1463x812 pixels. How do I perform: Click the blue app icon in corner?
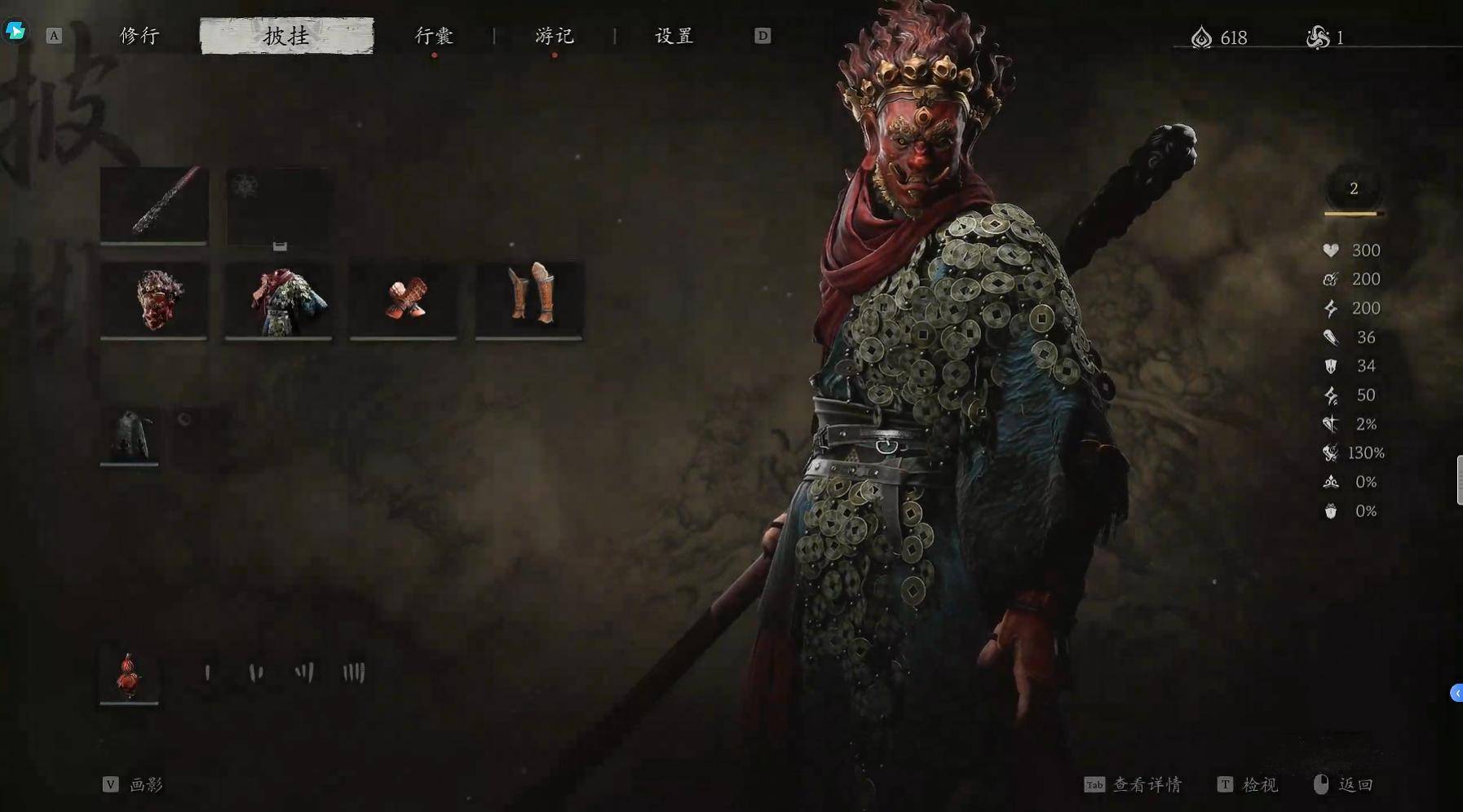(x=15, y=31)
